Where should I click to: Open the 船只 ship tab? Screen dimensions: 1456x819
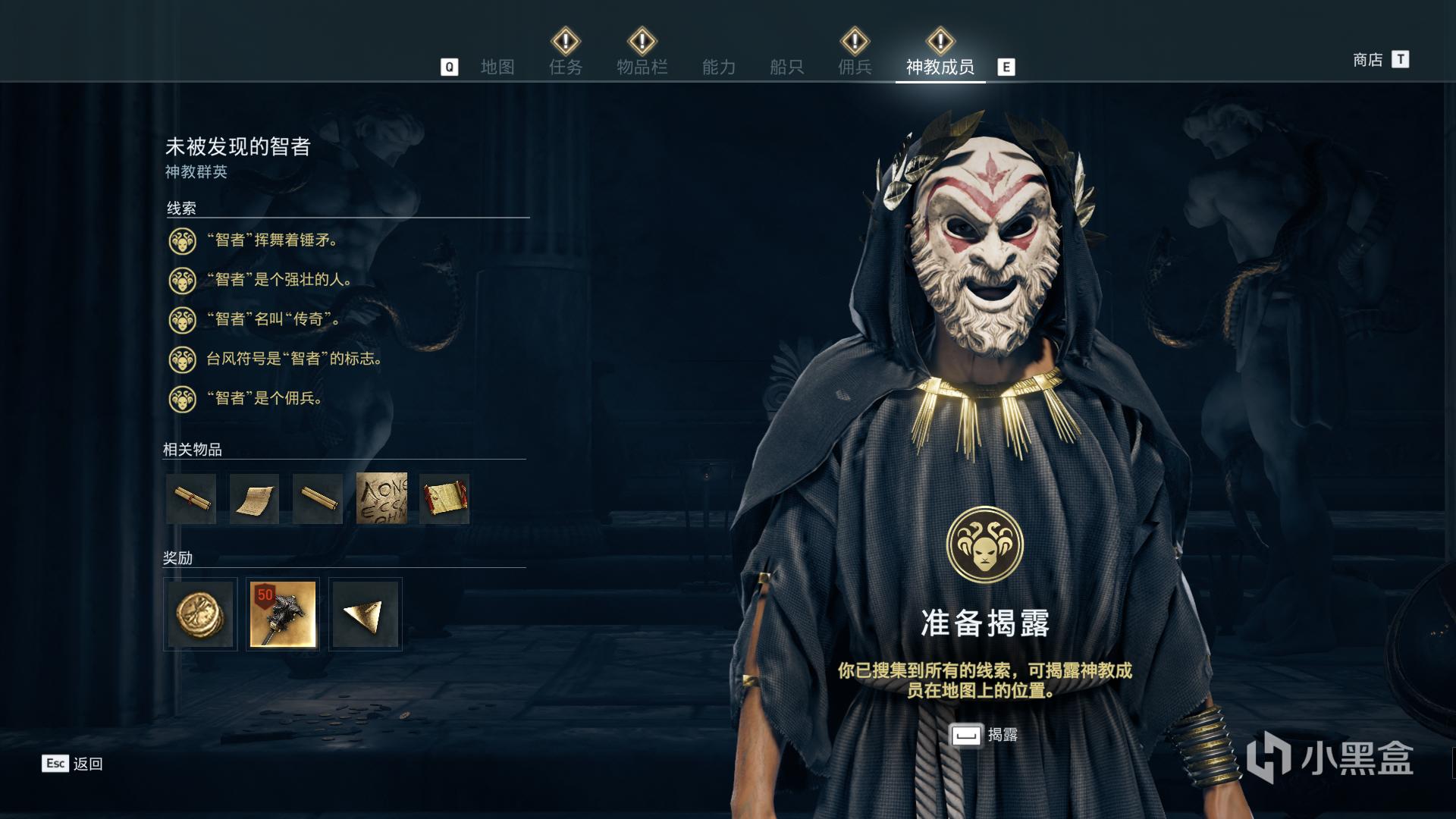pos(786,67)
